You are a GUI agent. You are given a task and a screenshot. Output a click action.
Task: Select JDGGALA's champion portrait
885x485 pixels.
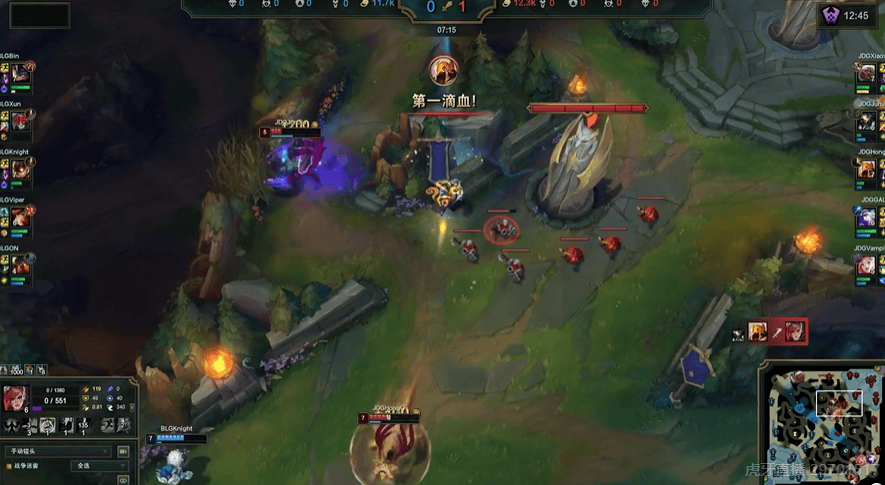pos(868,219)
